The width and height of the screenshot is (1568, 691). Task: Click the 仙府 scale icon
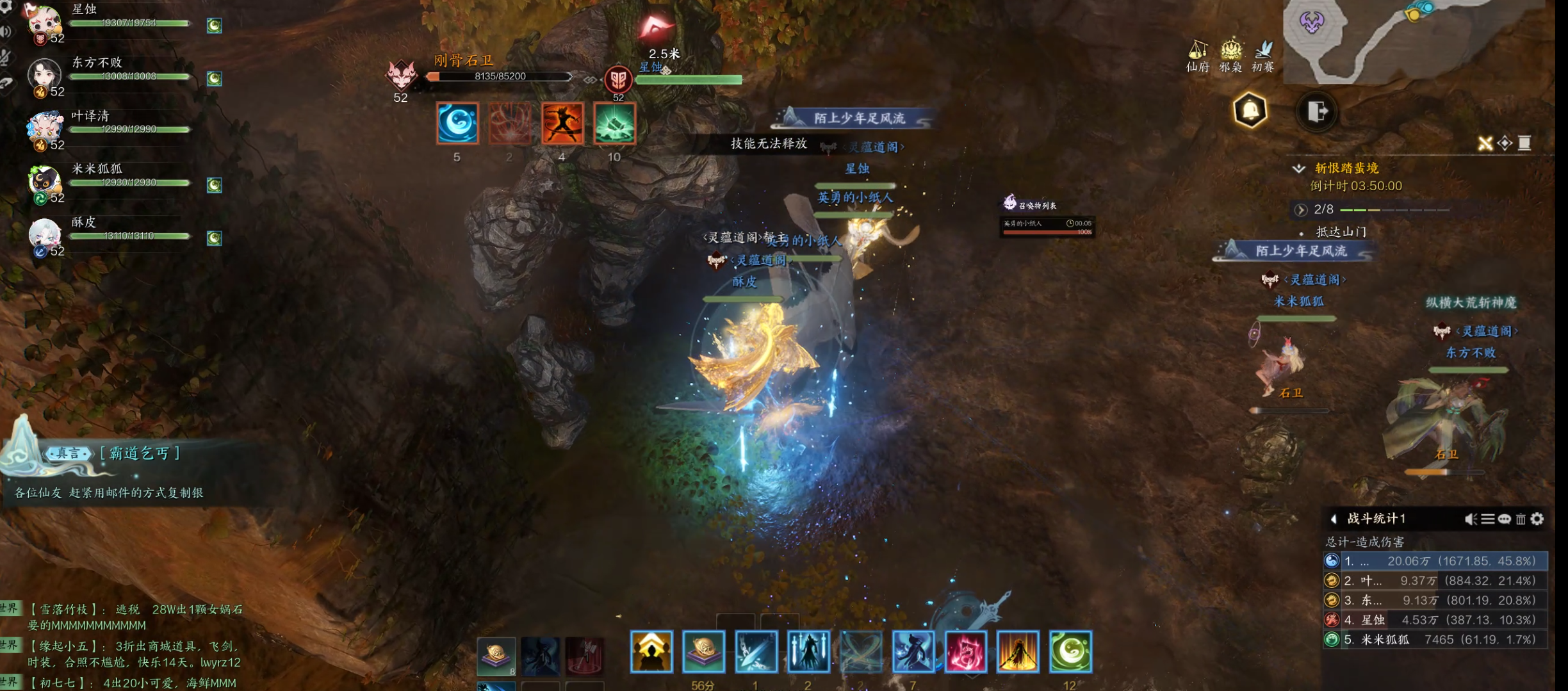tap(1198, 54)
